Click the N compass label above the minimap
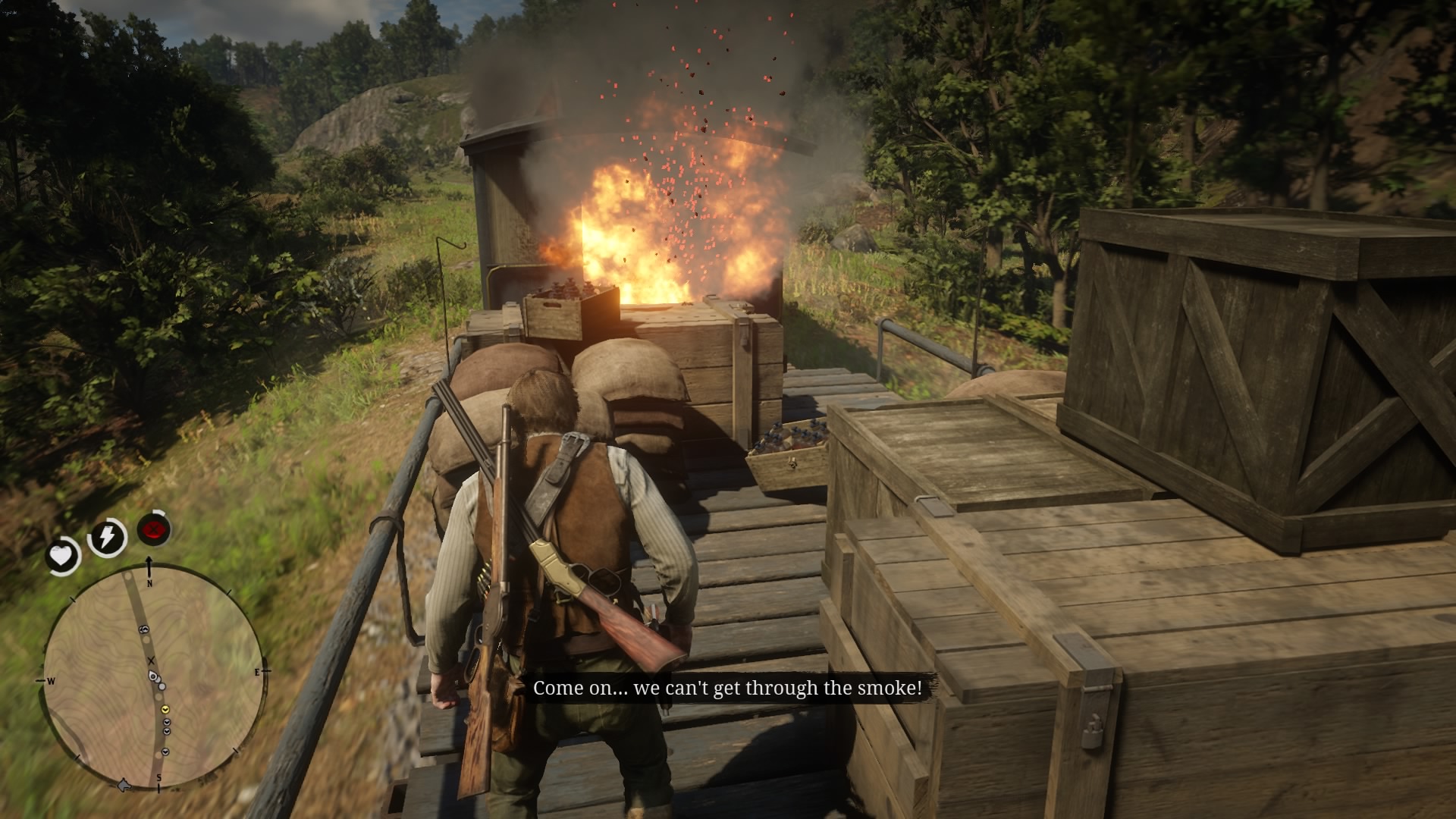The height and width of the screenshot is (819, 1456). pos(149,582)
